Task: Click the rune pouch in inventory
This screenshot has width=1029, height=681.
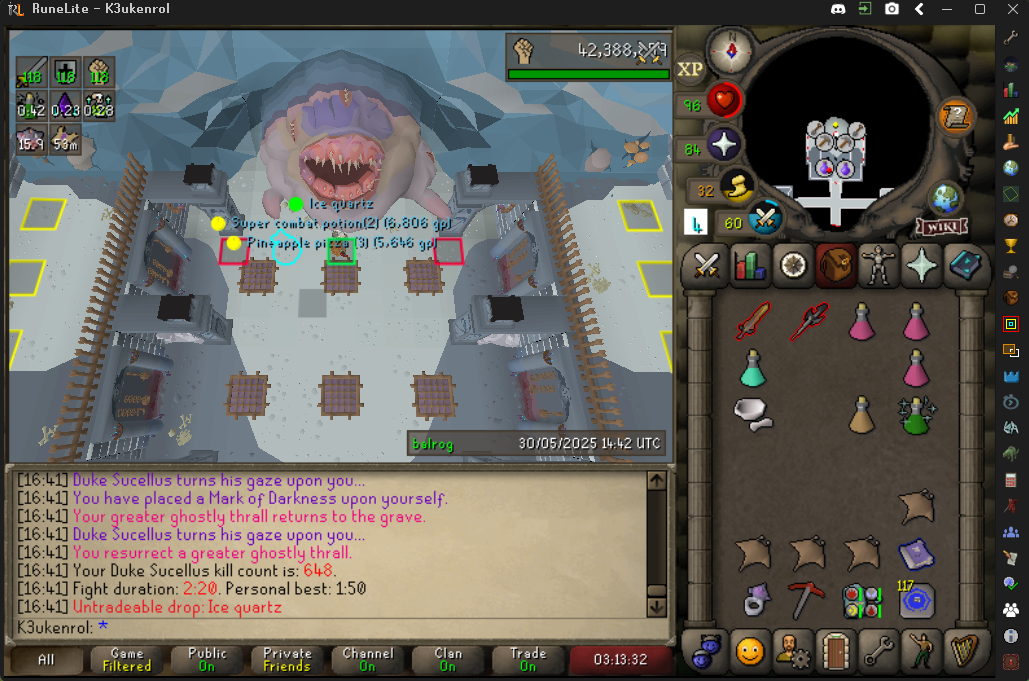Action: pos(861,600)
